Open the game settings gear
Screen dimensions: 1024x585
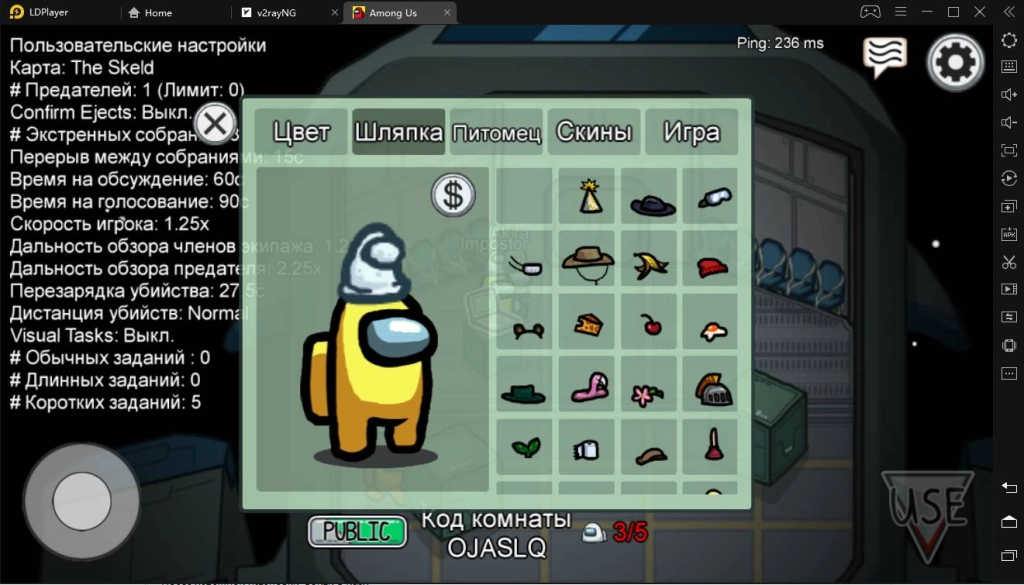coord(956,62)
